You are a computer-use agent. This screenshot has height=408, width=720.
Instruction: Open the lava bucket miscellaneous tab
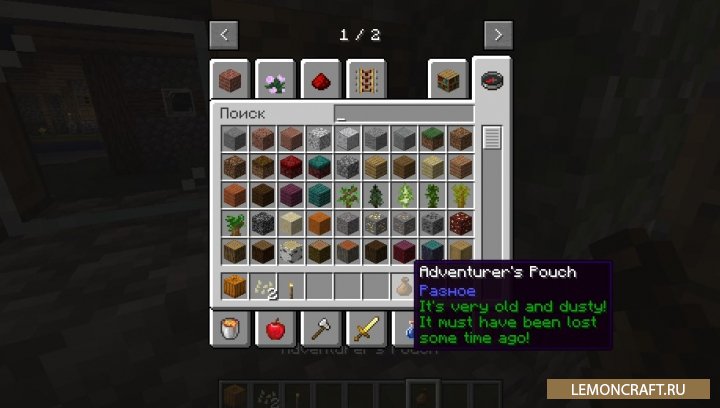pyautogui.click(x=229, y=327)
